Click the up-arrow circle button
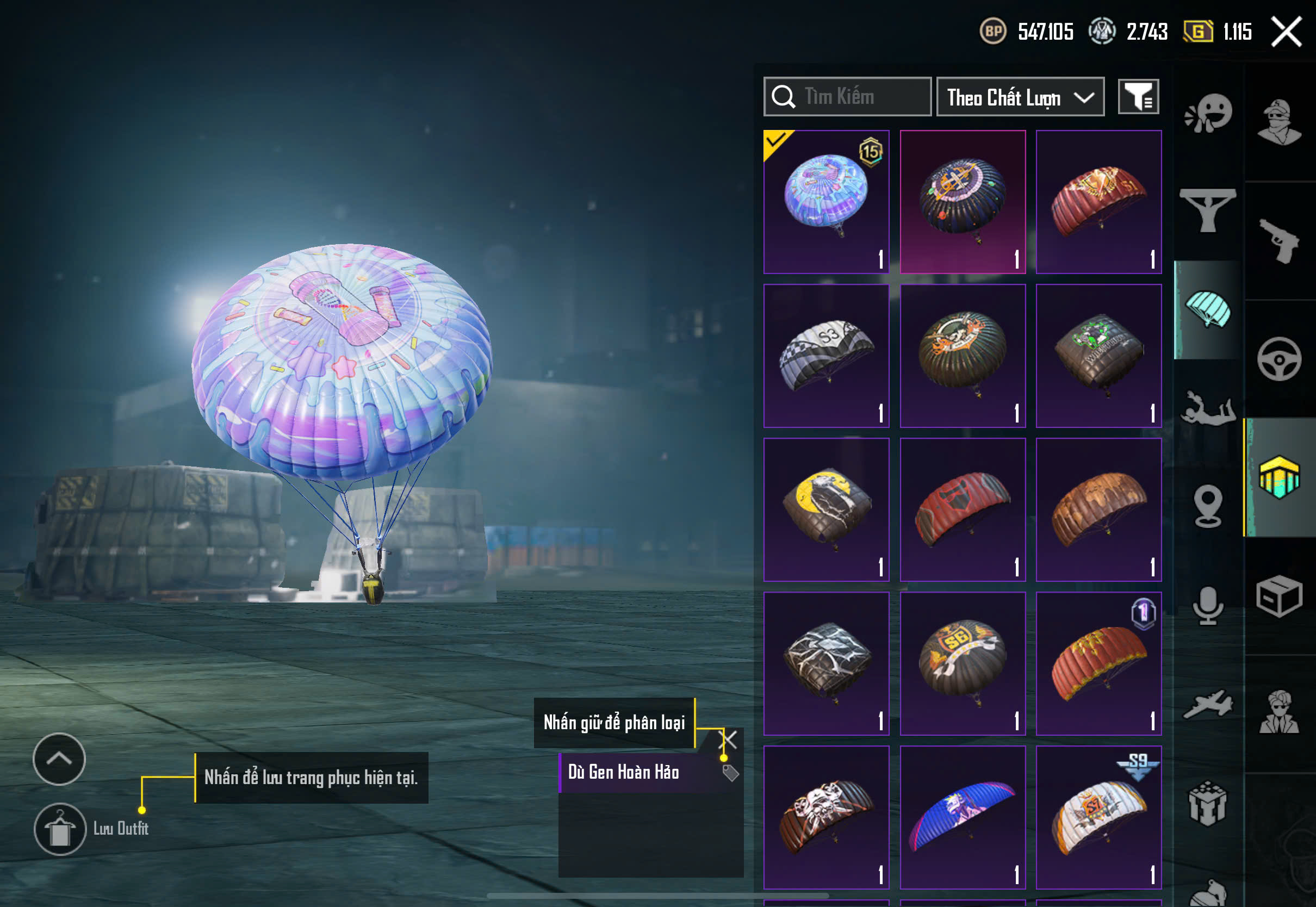 pos(59,759)
